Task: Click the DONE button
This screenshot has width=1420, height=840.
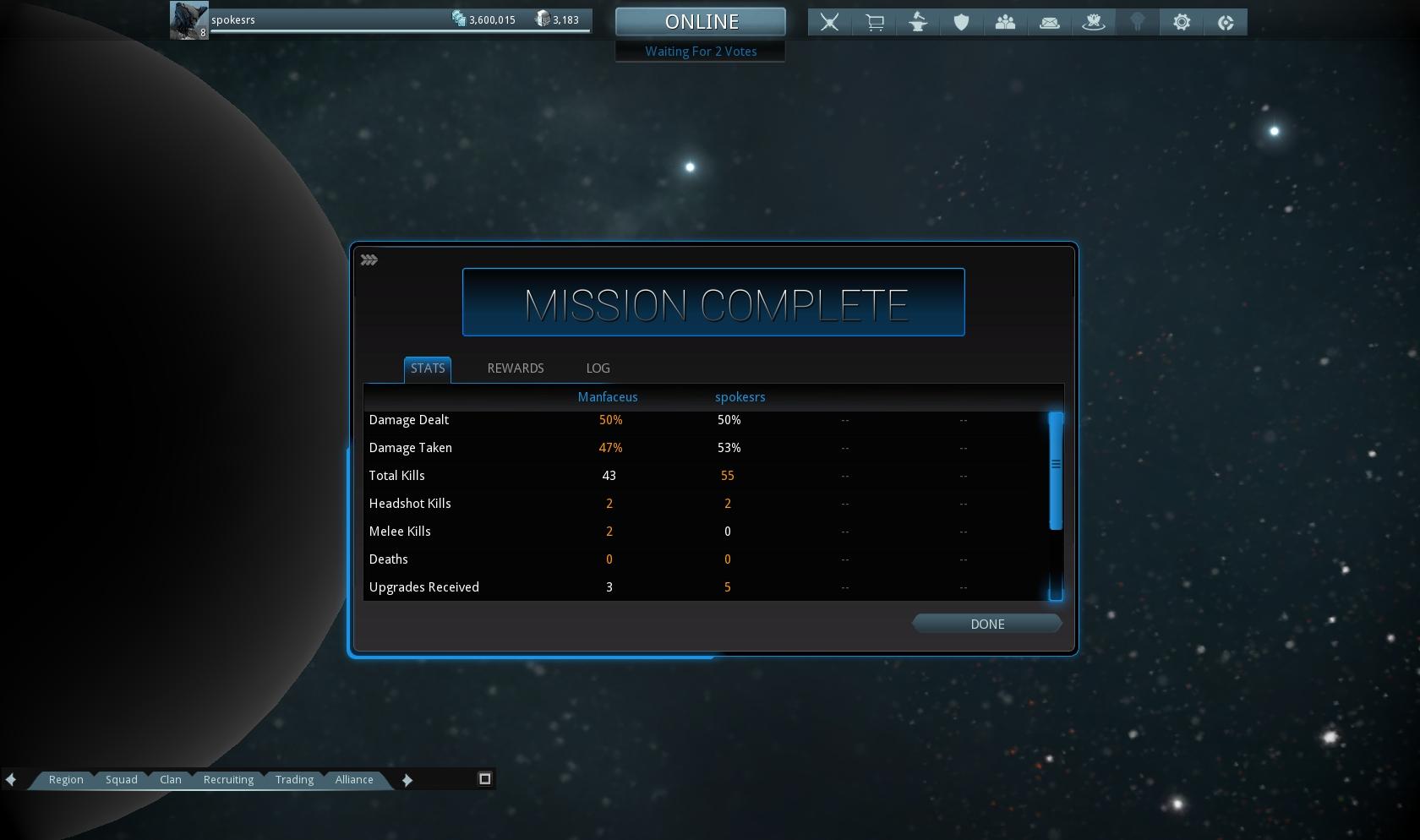Action: click(x=986, y=624)
